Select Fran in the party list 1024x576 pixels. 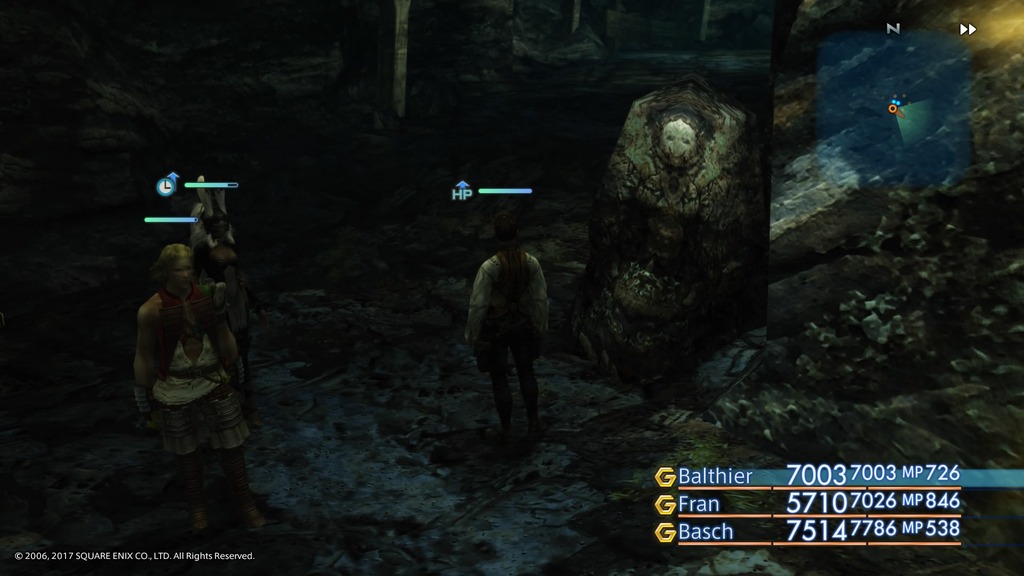pyautogui.click(x=698, y=504)
